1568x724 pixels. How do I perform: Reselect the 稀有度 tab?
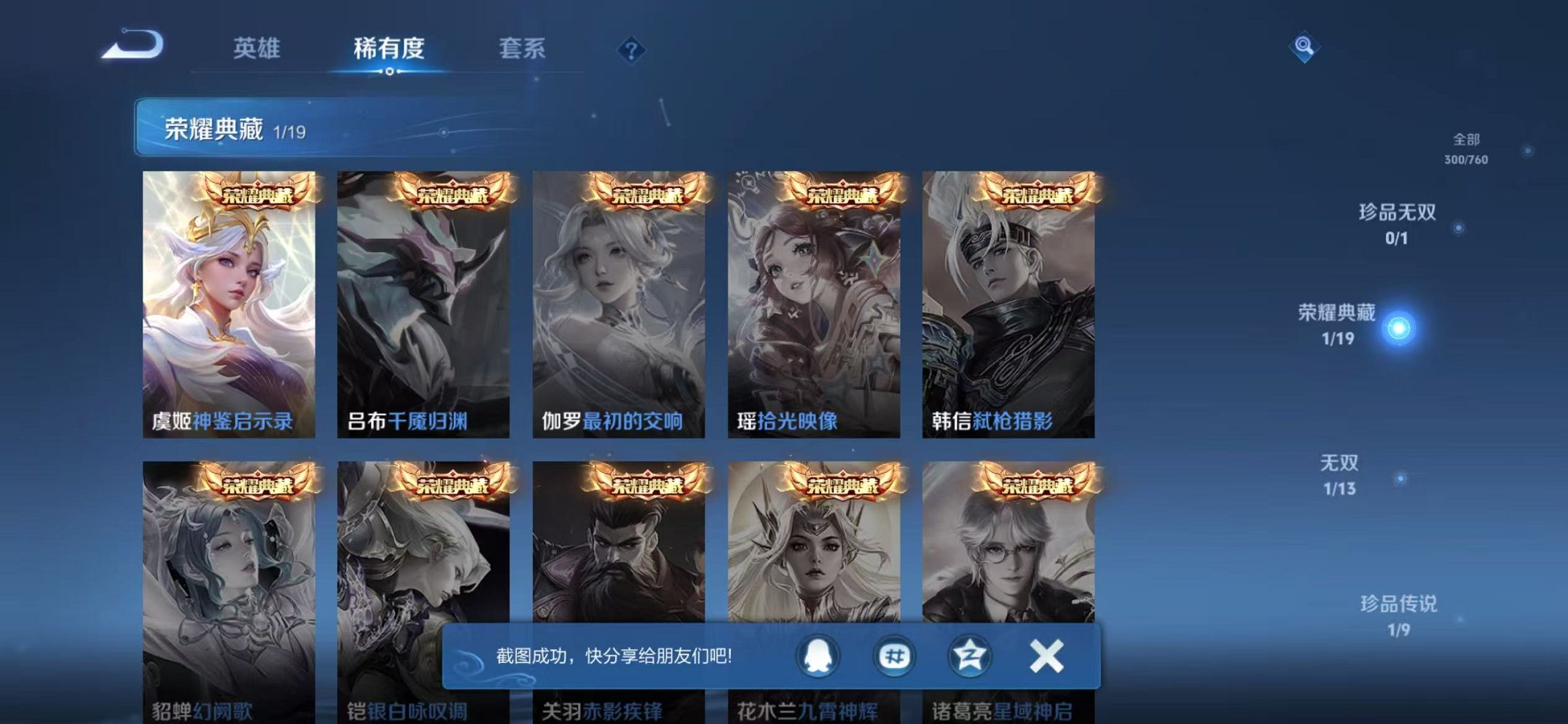pyautogui.click(x=388, y=49)
